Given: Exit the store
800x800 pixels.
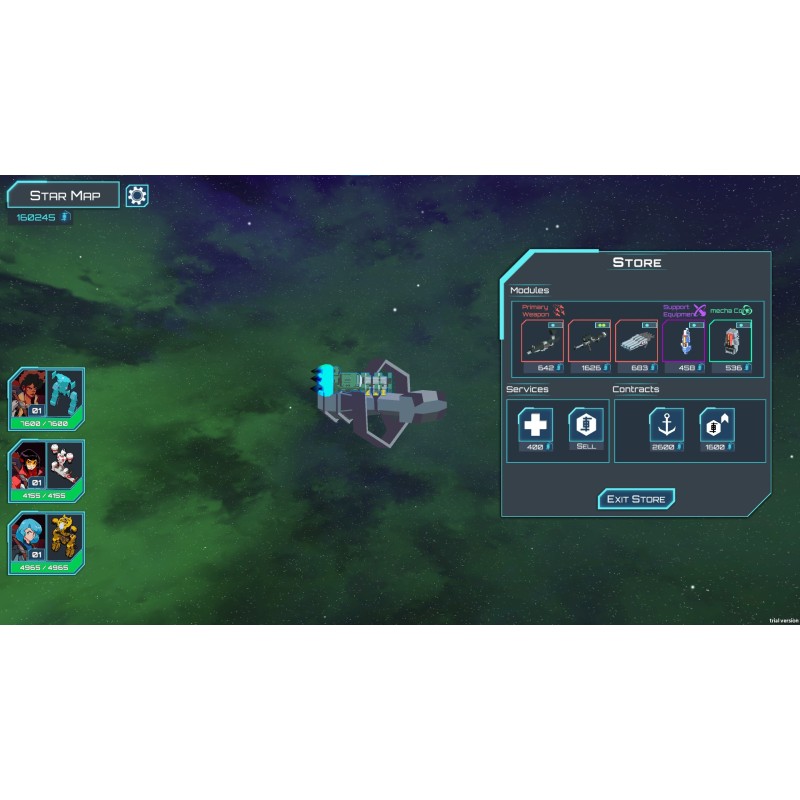Looking at the screenshot, I should point(636,499).
